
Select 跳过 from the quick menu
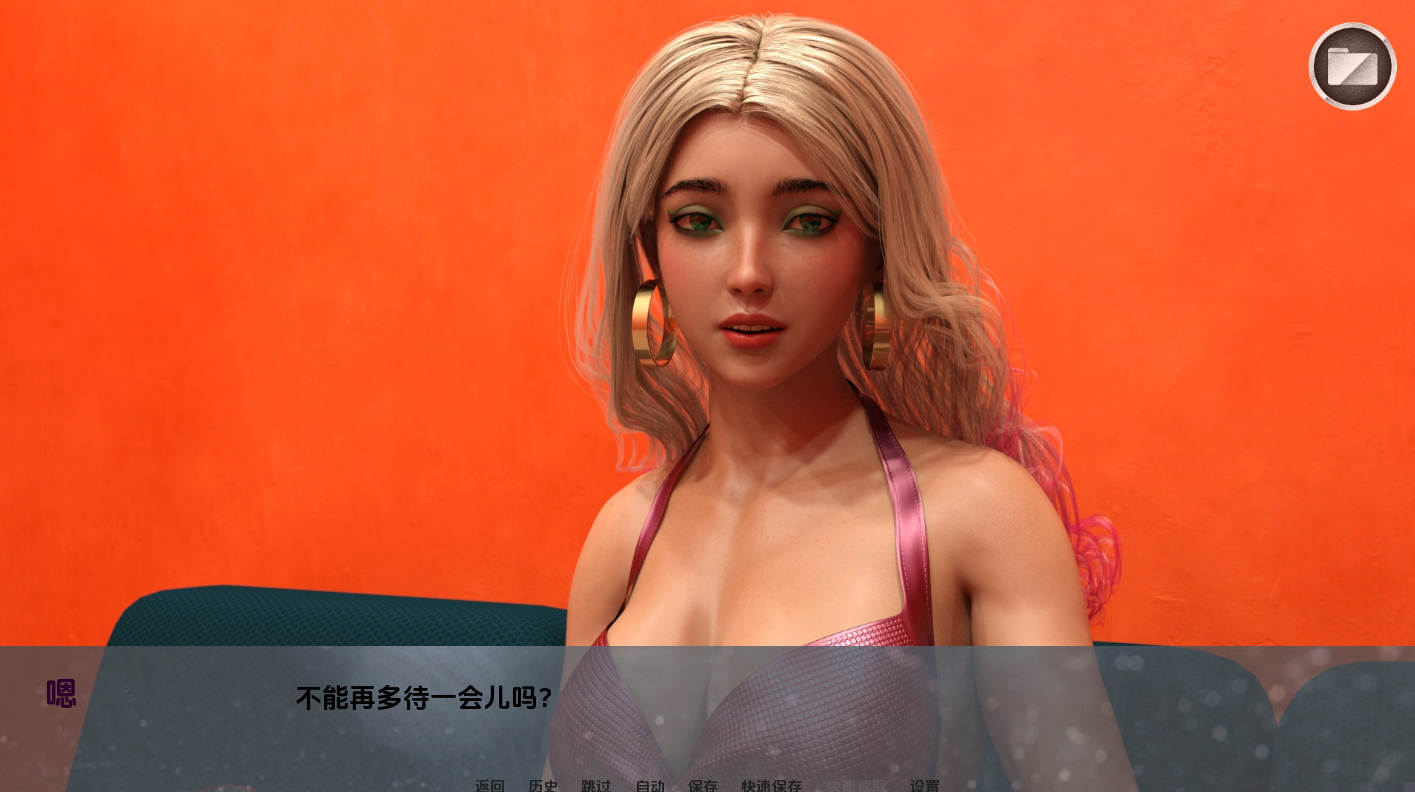595,786
